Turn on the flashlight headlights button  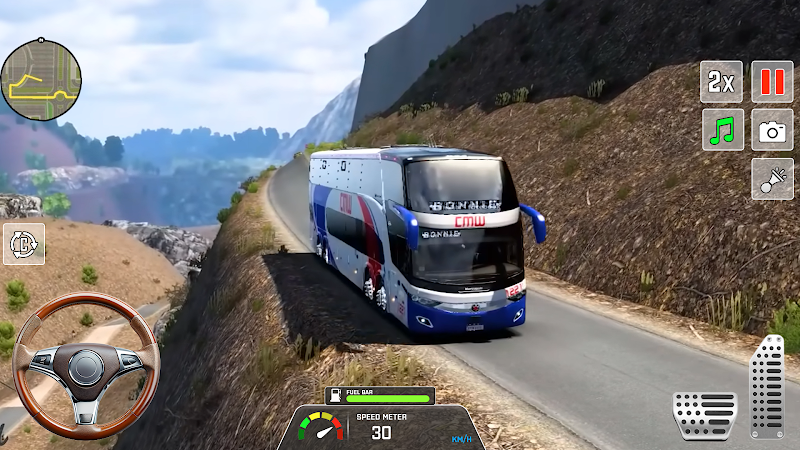772,178
